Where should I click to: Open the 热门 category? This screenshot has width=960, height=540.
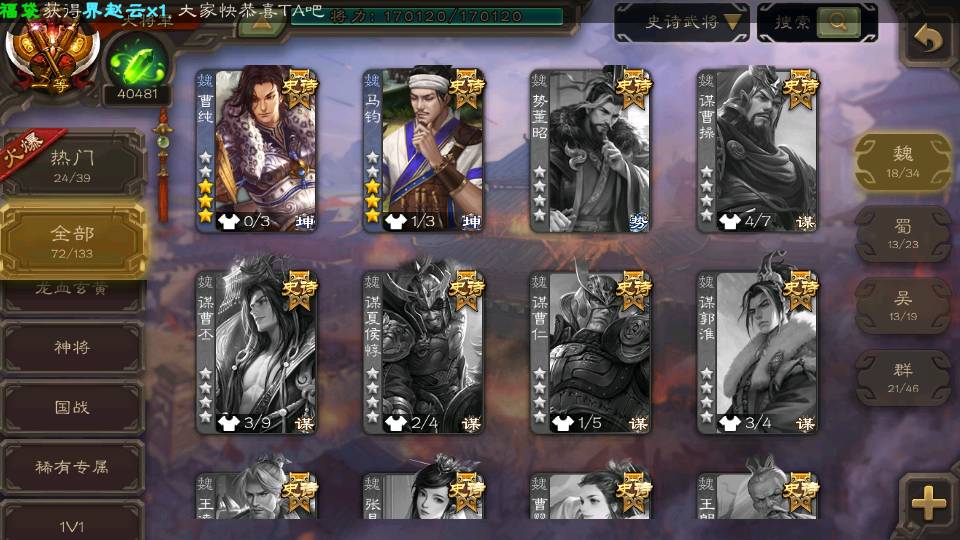click(72, 165)
